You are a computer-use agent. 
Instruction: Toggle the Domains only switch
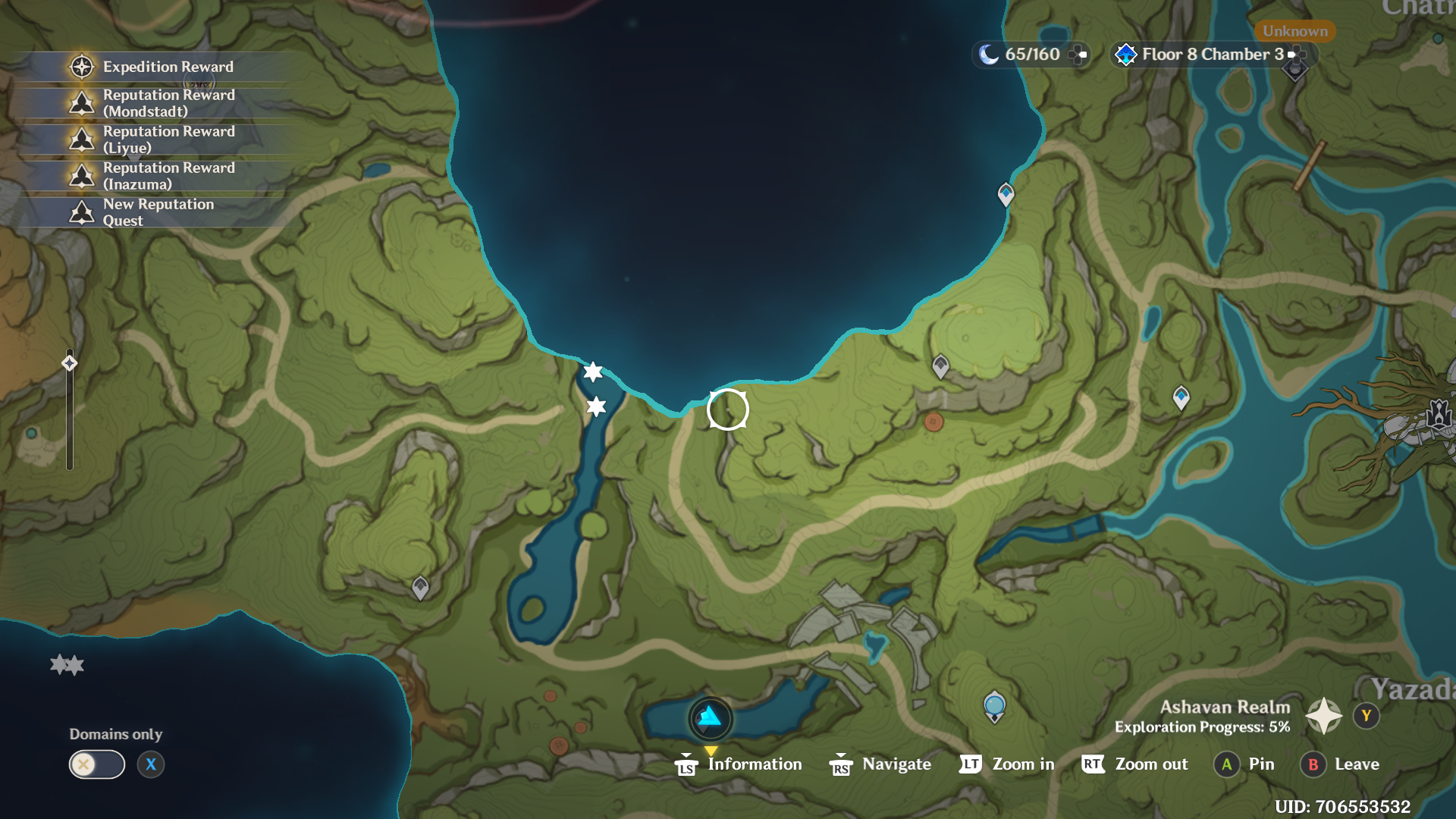[x=97, y=764]
